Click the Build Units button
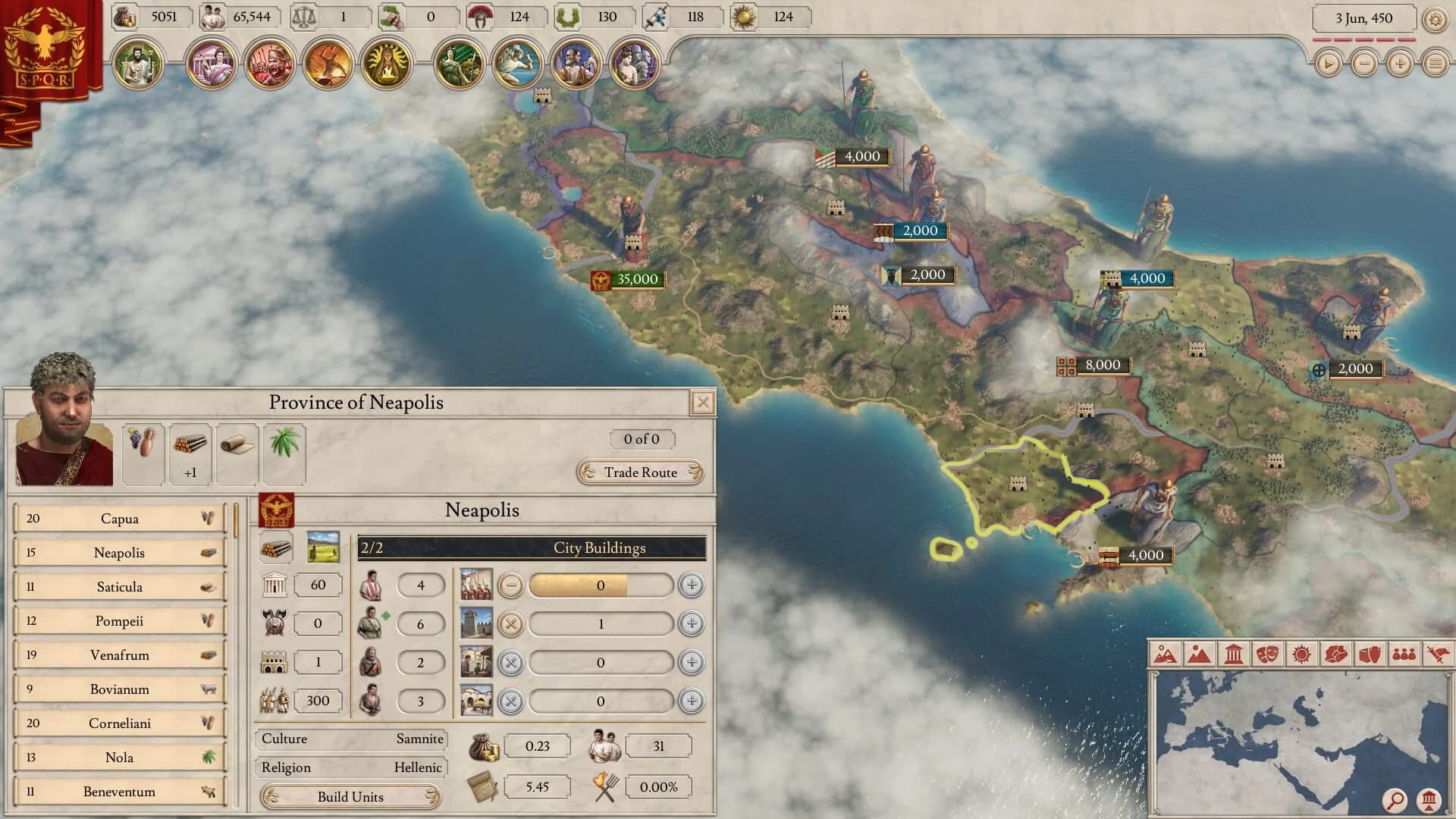The image size is (1456, 819). tap(350, 797)
